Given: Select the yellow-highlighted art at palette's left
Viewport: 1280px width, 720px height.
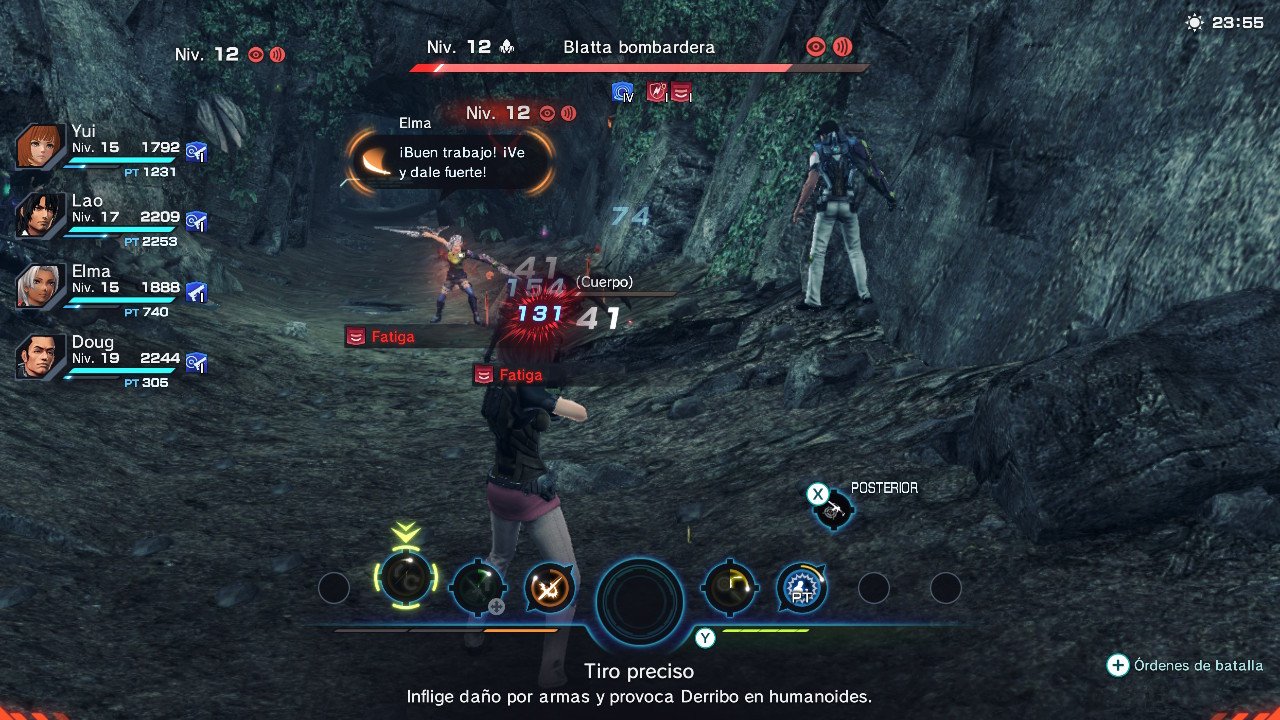Looking at the screenshot, I should click(405, 589).
